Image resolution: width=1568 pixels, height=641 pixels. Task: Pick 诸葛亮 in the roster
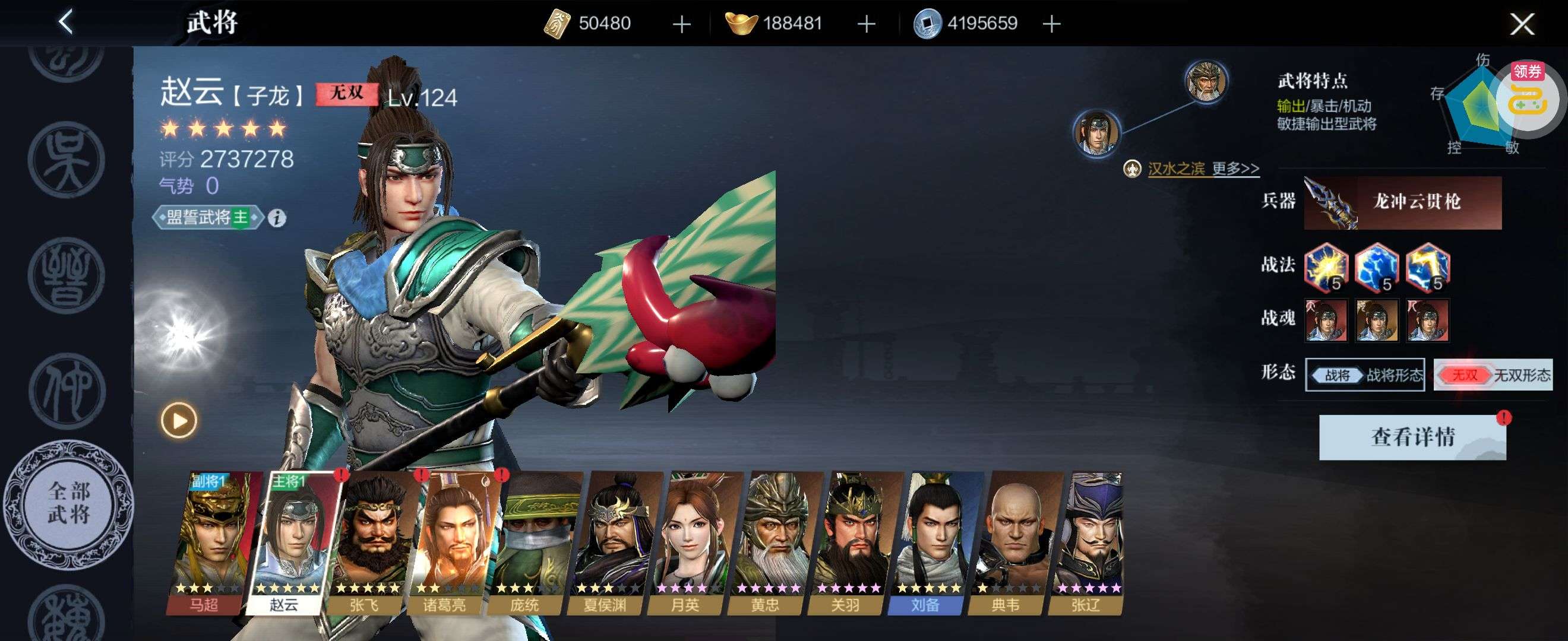point(448,543)
